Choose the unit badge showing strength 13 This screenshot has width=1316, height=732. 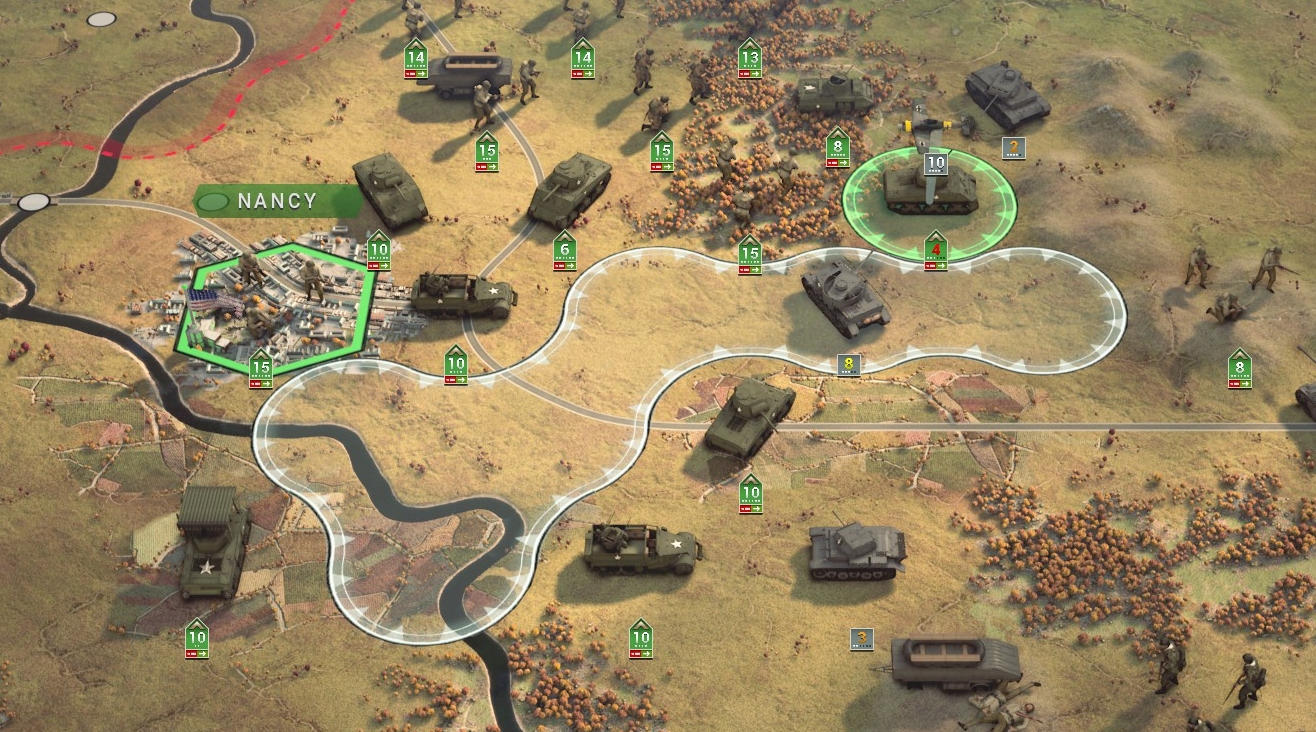pyautogui.click(x=749, y=61)
